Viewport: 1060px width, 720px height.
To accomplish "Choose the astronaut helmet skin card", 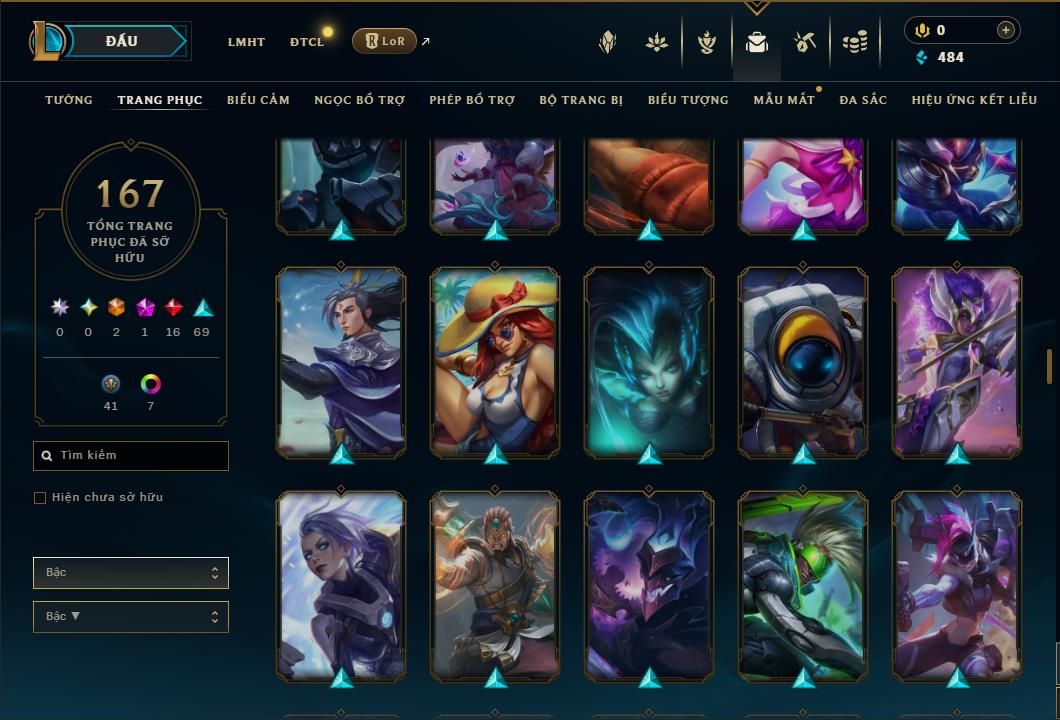I will coord(803,360).
